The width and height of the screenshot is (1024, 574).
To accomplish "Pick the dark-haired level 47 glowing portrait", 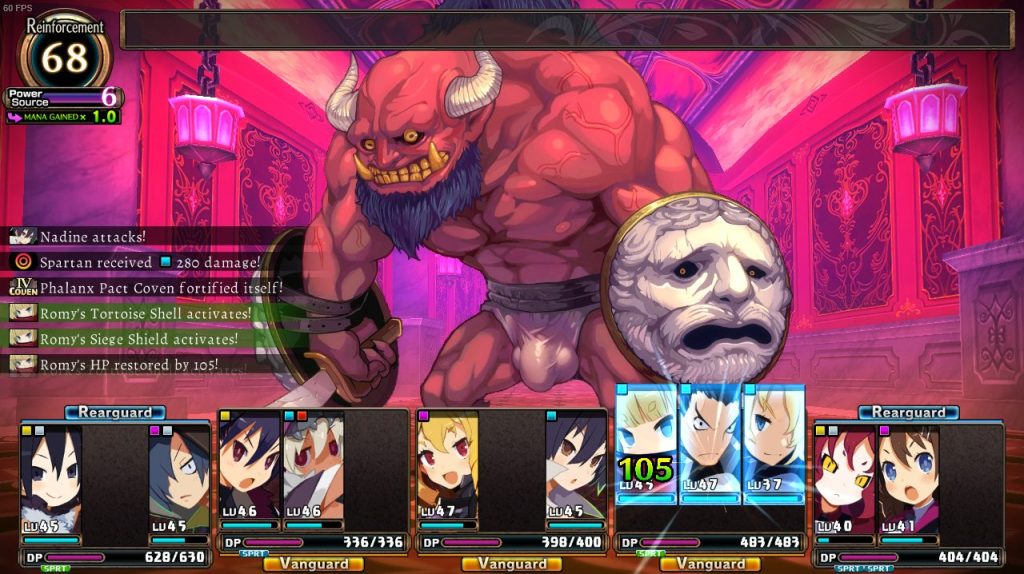I will (710, 440).
